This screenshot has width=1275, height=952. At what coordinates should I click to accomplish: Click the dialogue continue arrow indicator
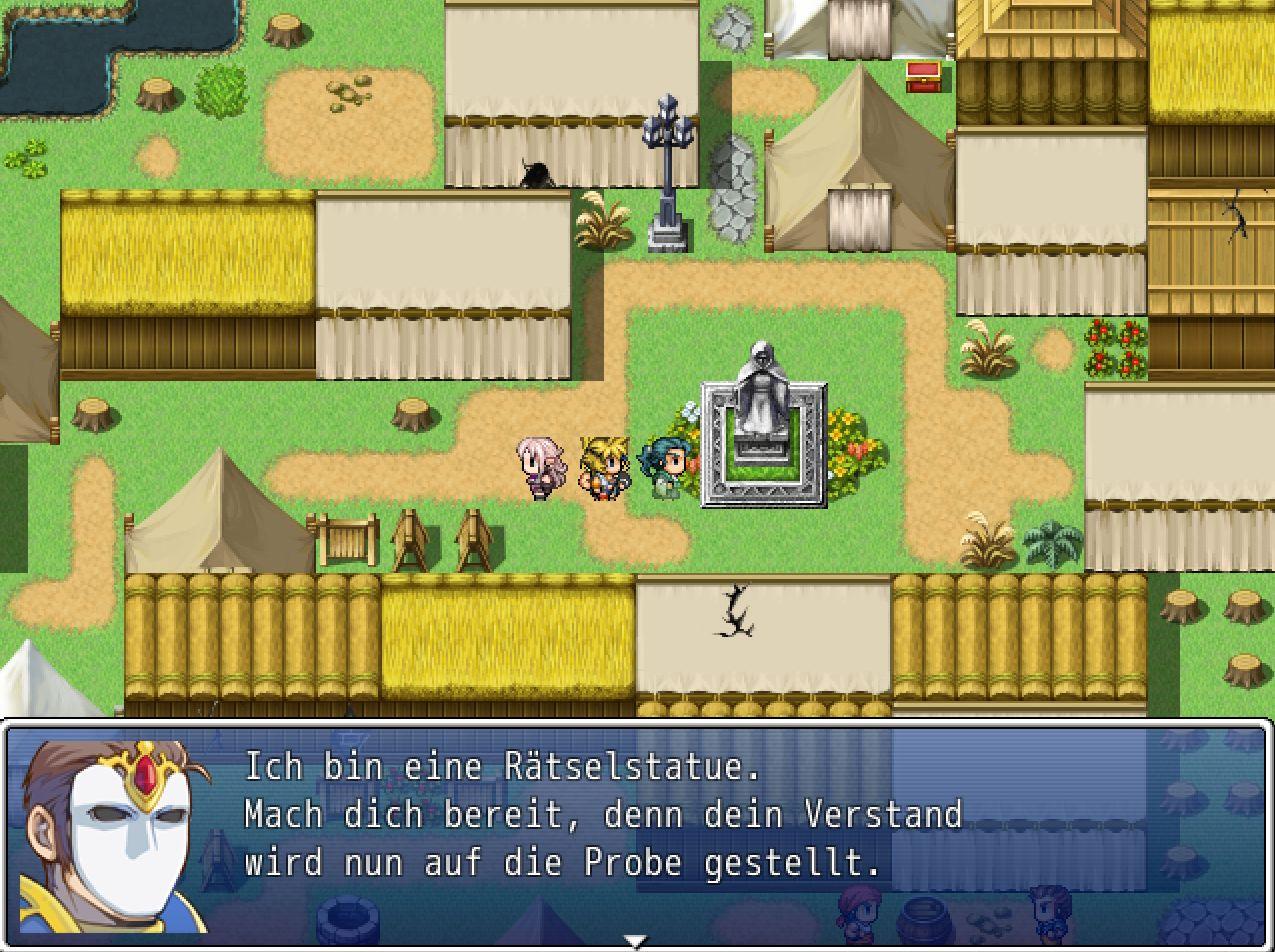click(635, 941)
